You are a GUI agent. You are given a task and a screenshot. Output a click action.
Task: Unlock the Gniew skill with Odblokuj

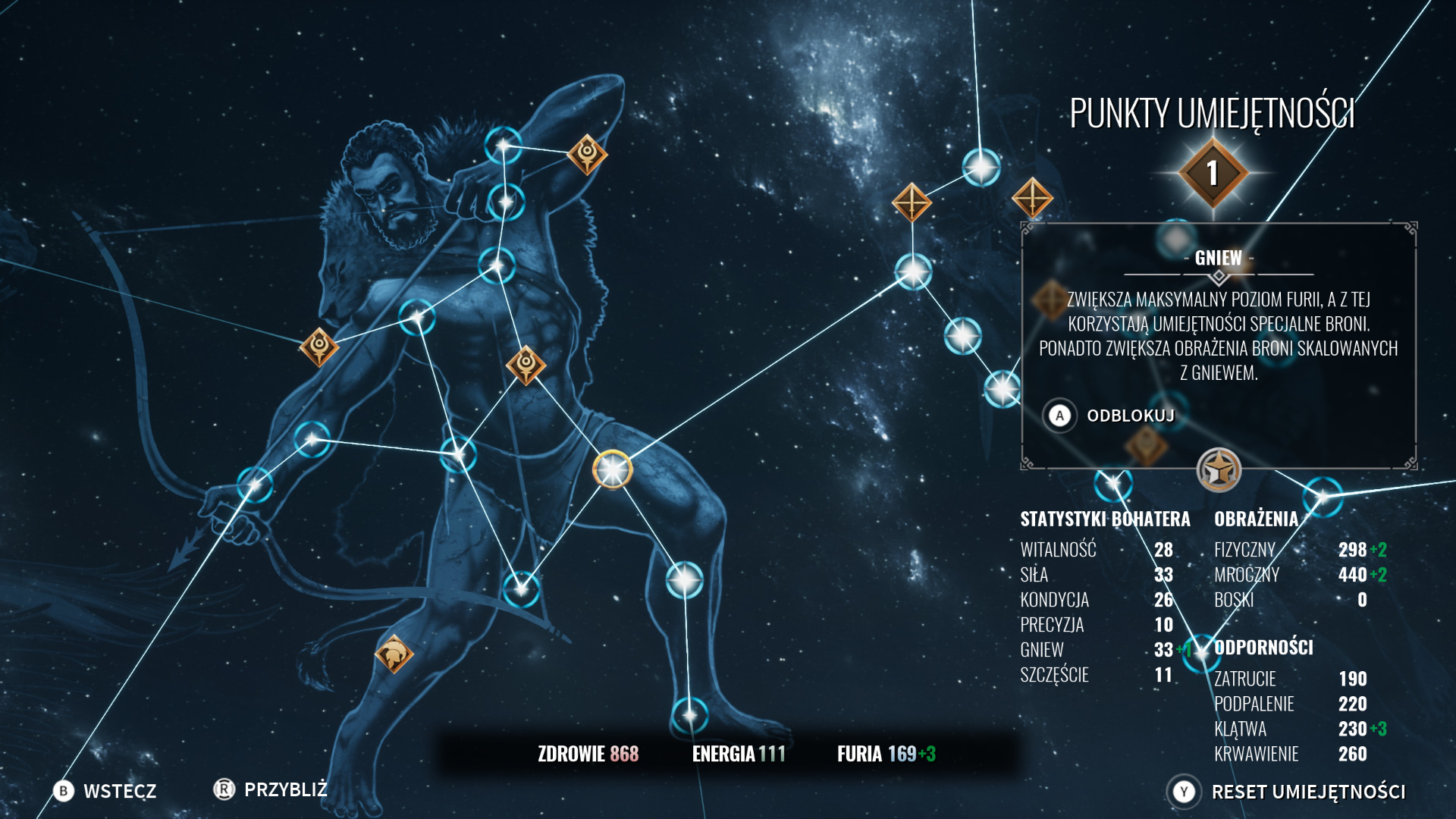pyautogui.click(x=1112, y=416)
